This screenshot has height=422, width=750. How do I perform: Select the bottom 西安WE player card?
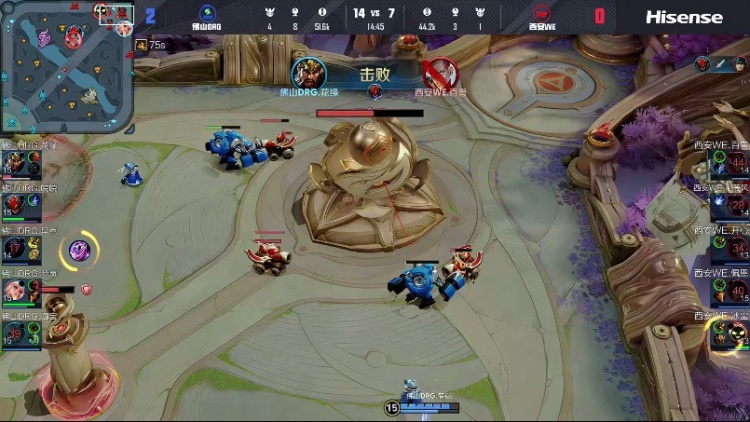[x=726, y=333]
